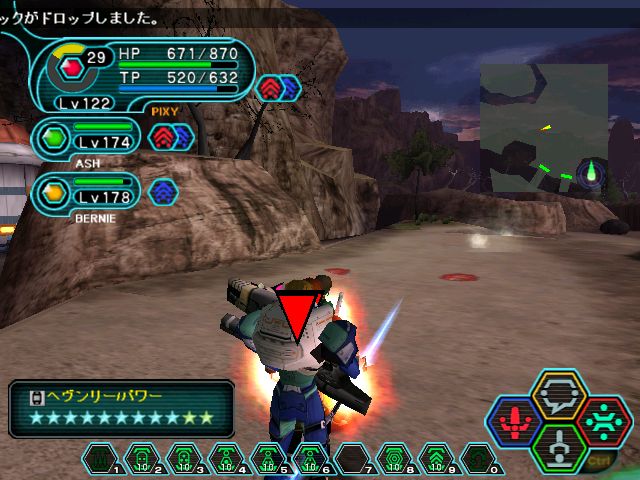The image size is (640, 480).
Task: Open the speech bubble chat action
Action: coord(559,395)
